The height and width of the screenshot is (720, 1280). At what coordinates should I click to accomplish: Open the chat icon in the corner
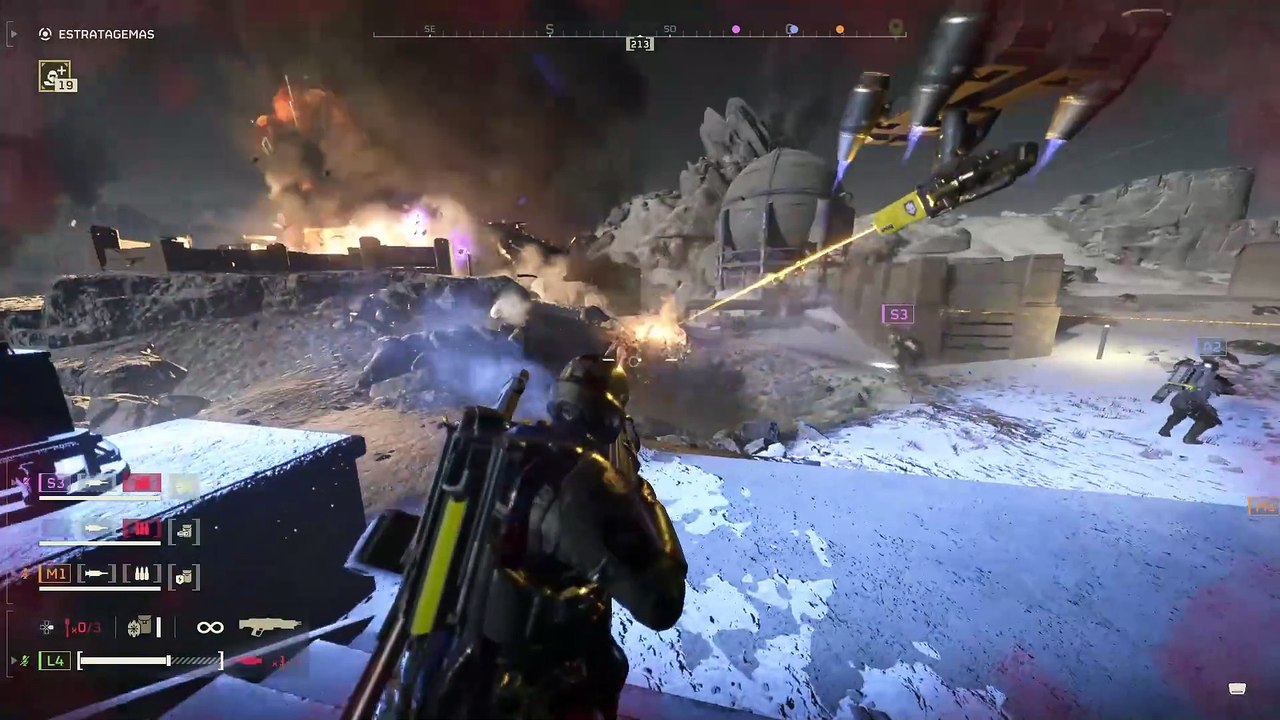(1237, 689)
